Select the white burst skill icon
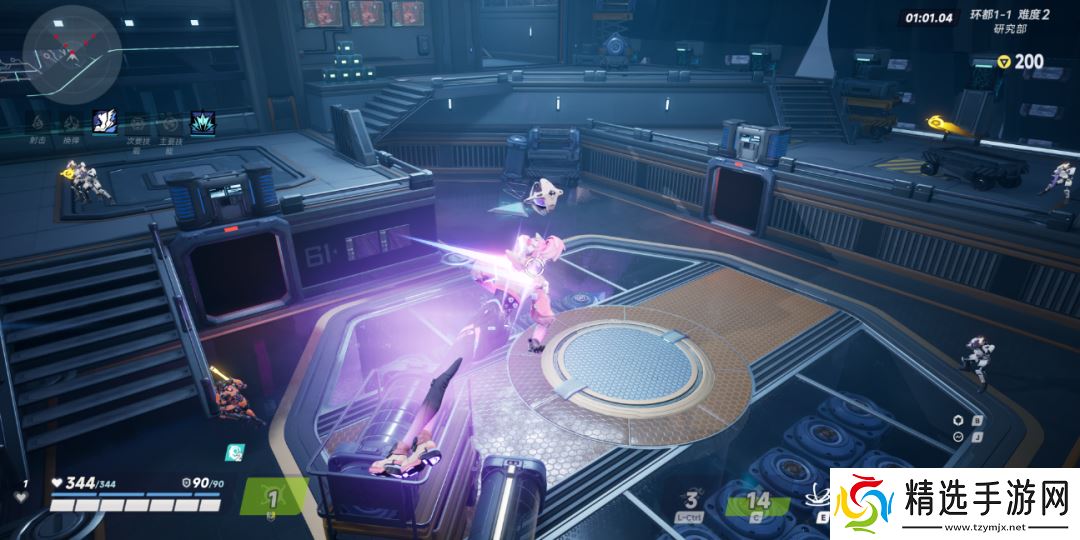1080x540 pixels. 104,121
